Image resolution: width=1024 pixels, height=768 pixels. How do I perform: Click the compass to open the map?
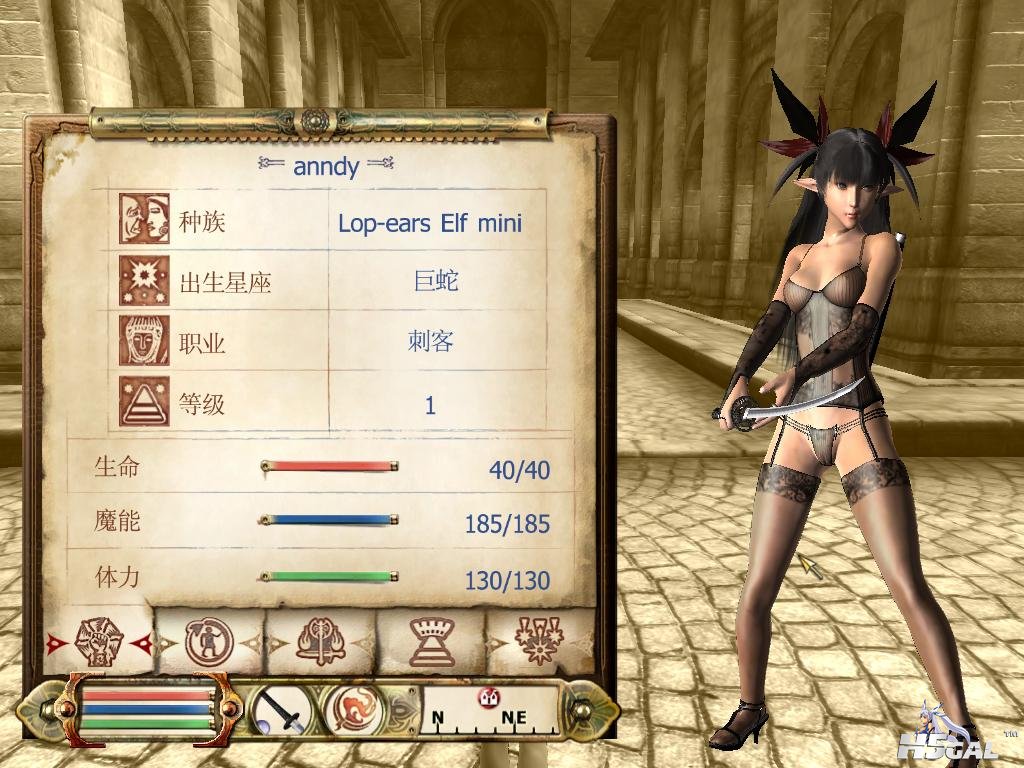click(x=488, y=710)
